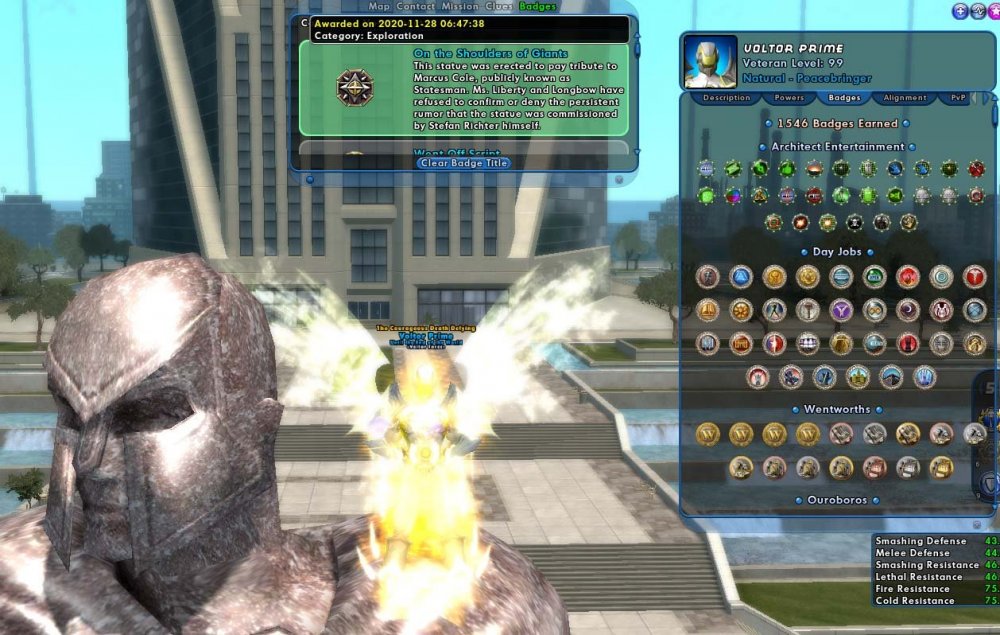Select the Badges tab in the character window
The width and height of the screenshot is (1000, 635).
(845, 98)
